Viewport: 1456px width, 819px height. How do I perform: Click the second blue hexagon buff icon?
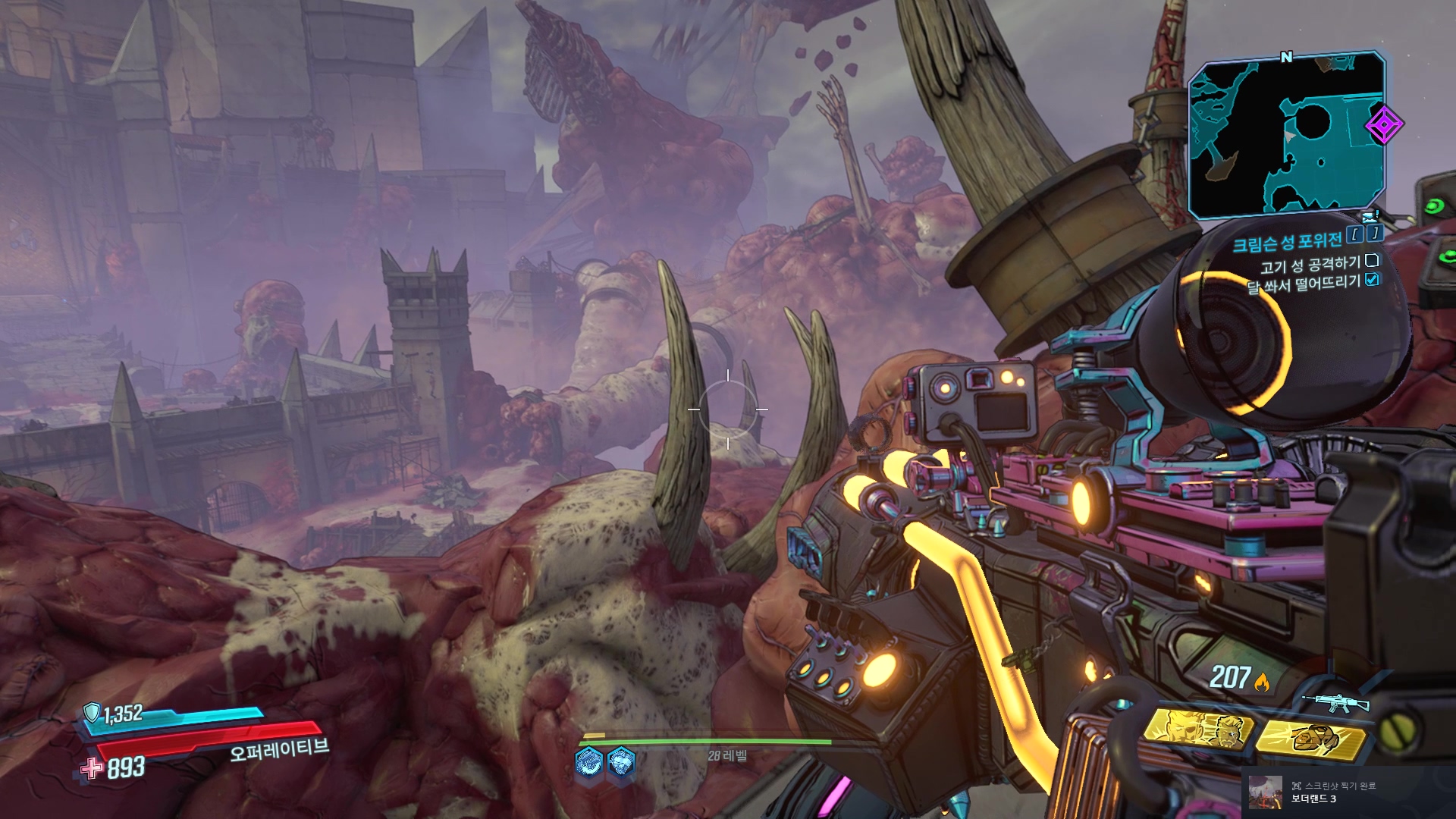pos(621,761)
